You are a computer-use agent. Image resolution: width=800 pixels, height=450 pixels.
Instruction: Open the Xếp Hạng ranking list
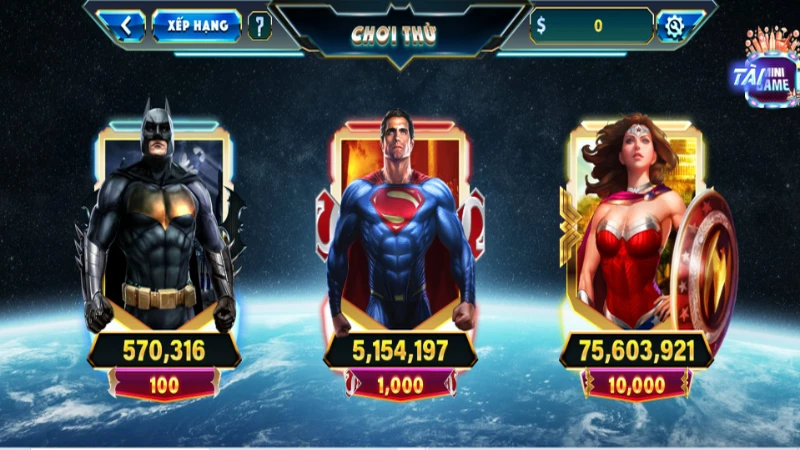[x=196, y=25]
